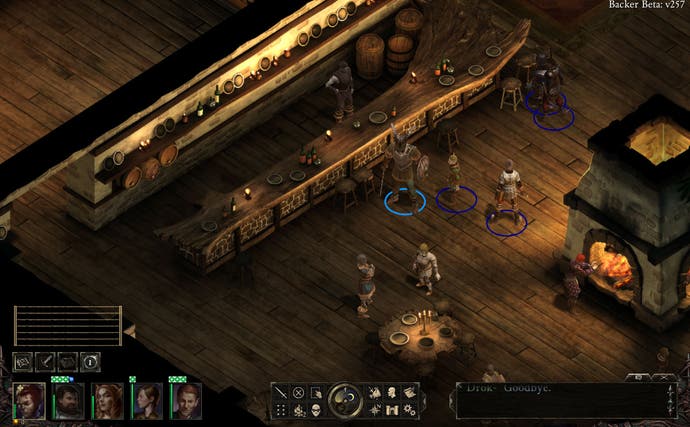This screenshot has height=427, width=690.
Task: Select the red-haired party leader portrait
Action: (30, 400)
